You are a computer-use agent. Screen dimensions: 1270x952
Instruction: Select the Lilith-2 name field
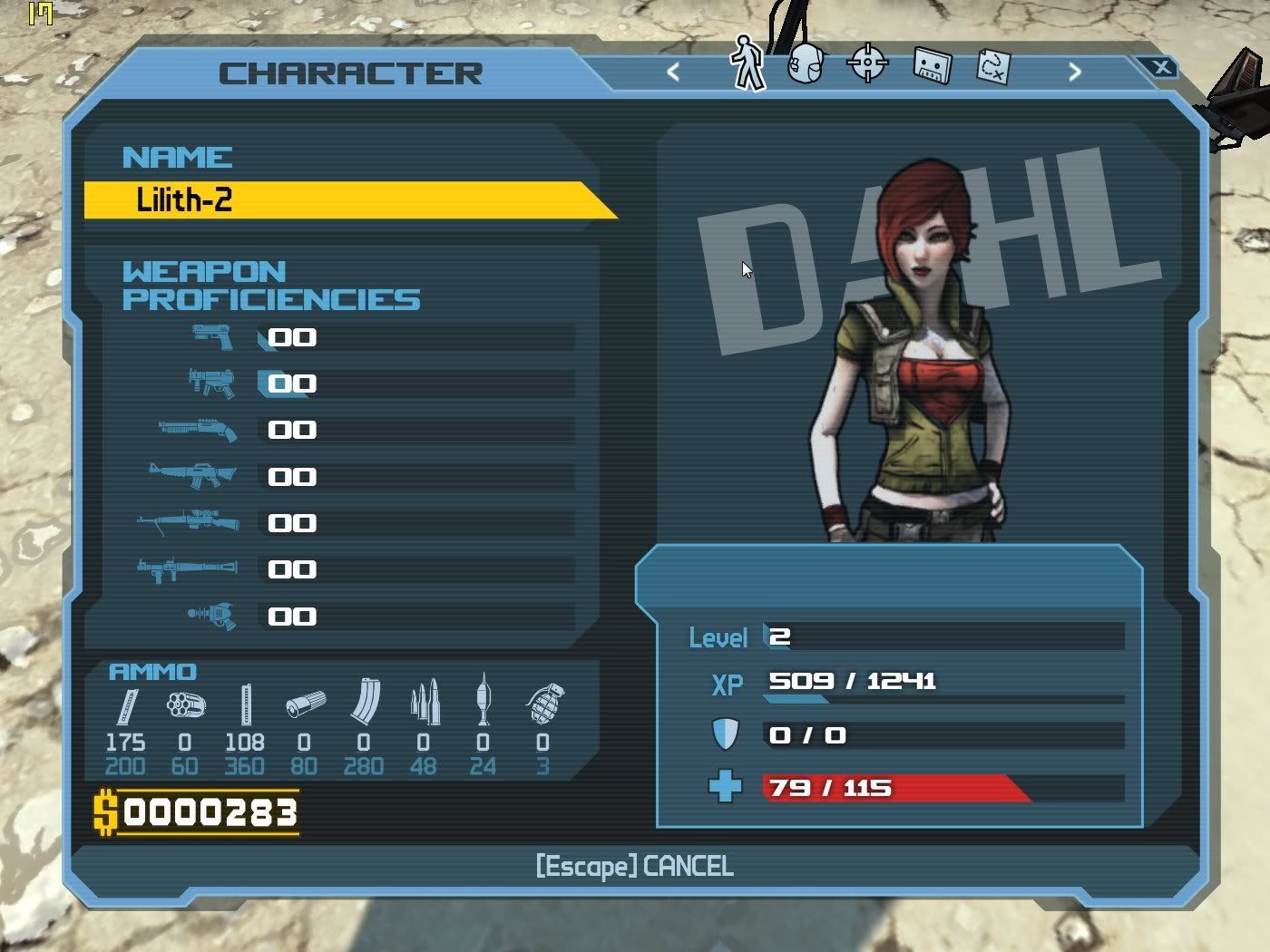click(345, 200)
